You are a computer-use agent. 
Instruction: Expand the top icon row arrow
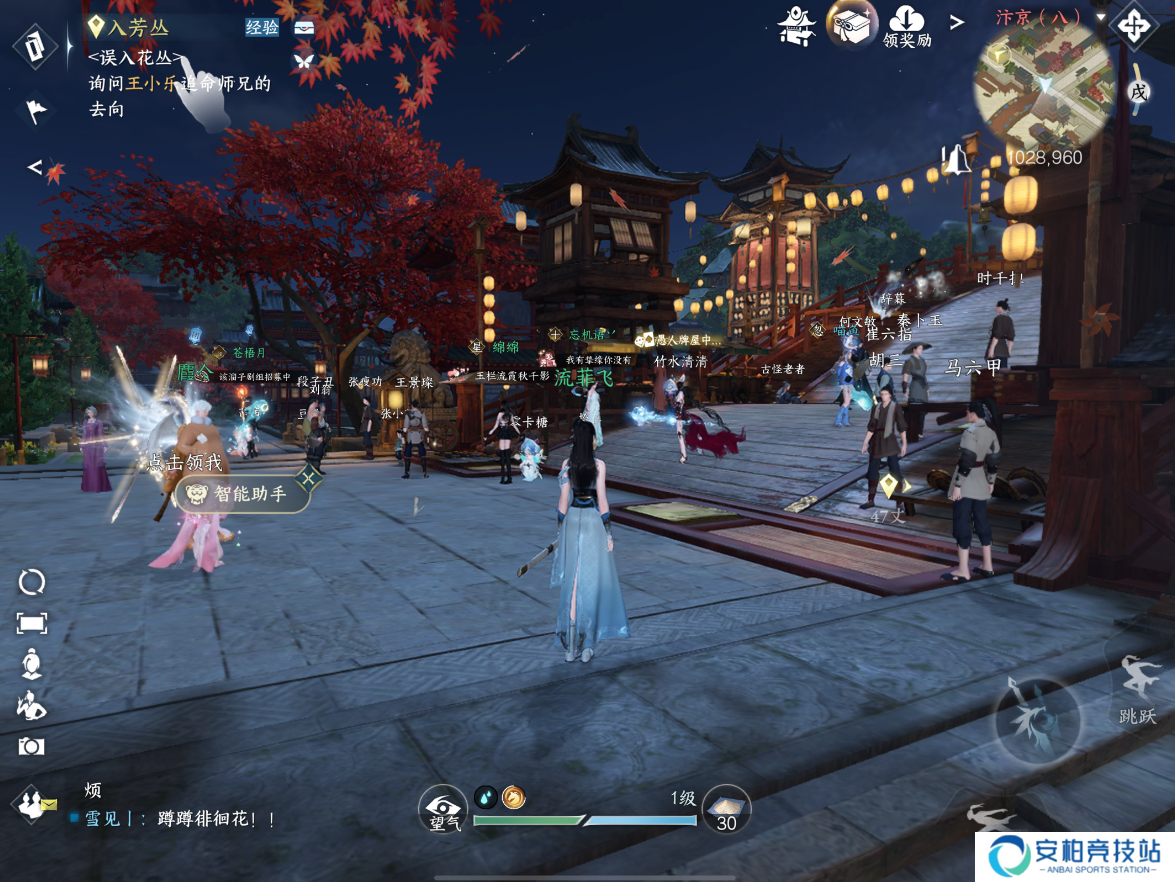click(957, 22)
